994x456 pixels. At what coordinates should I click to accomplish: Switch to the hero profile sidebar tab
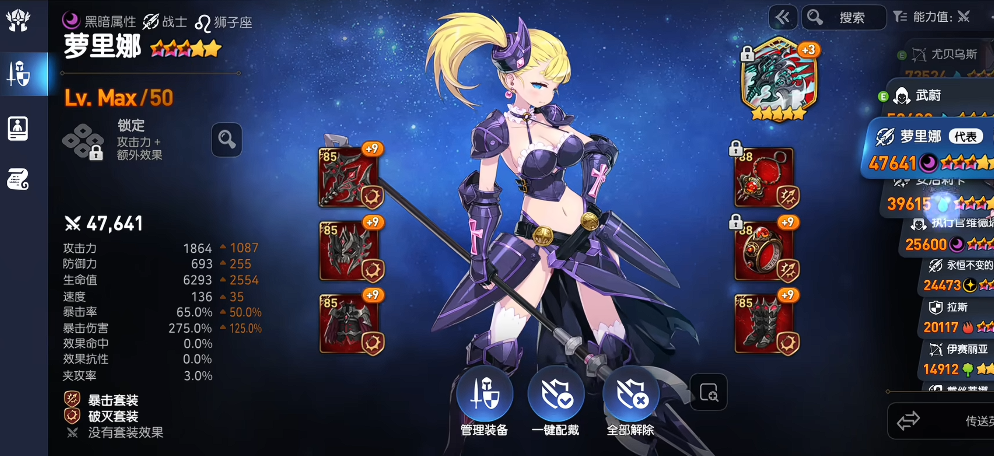coord(19,127)
